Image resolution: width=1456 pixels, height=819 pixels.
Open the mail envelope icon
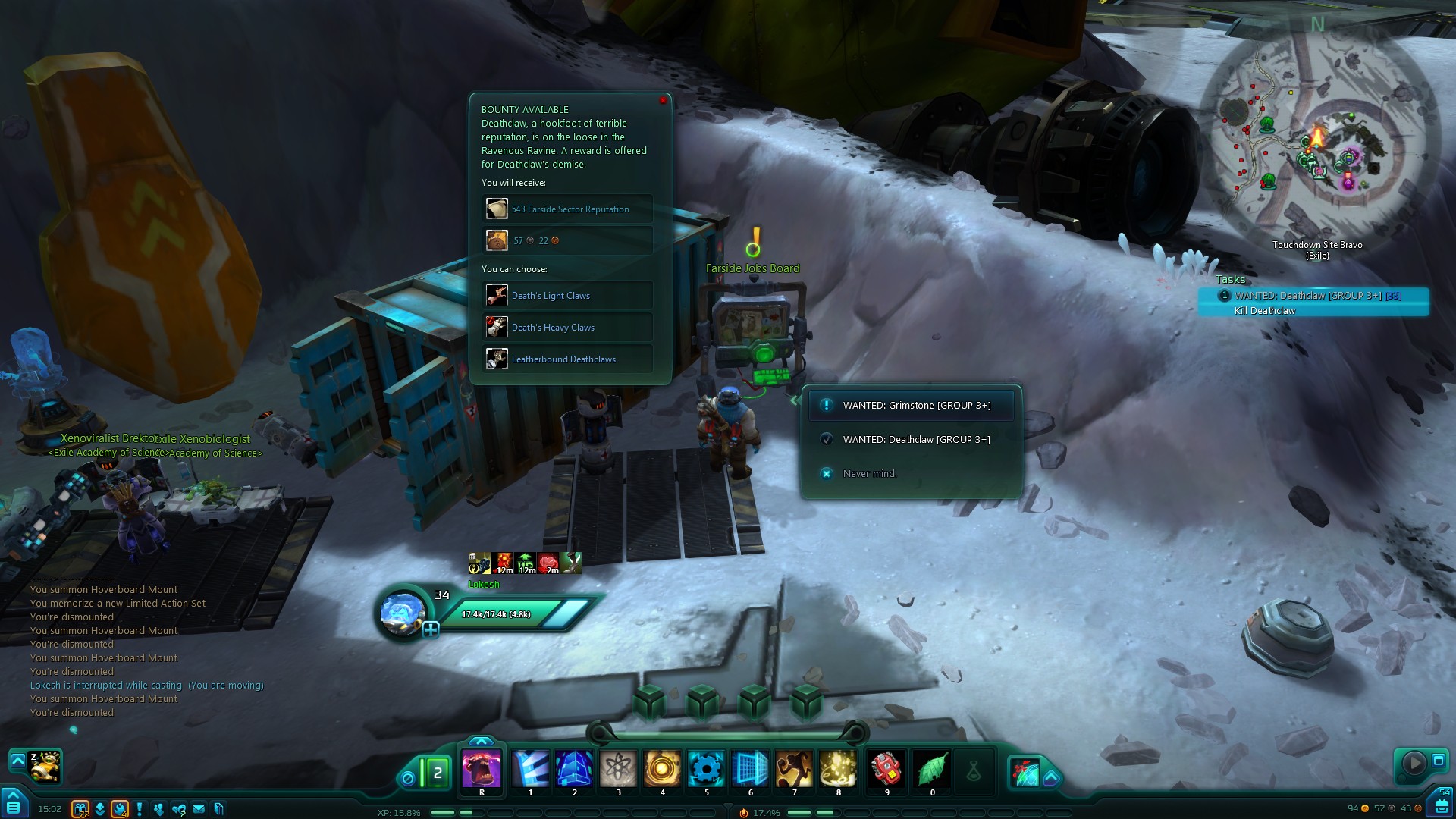(199, 809)
